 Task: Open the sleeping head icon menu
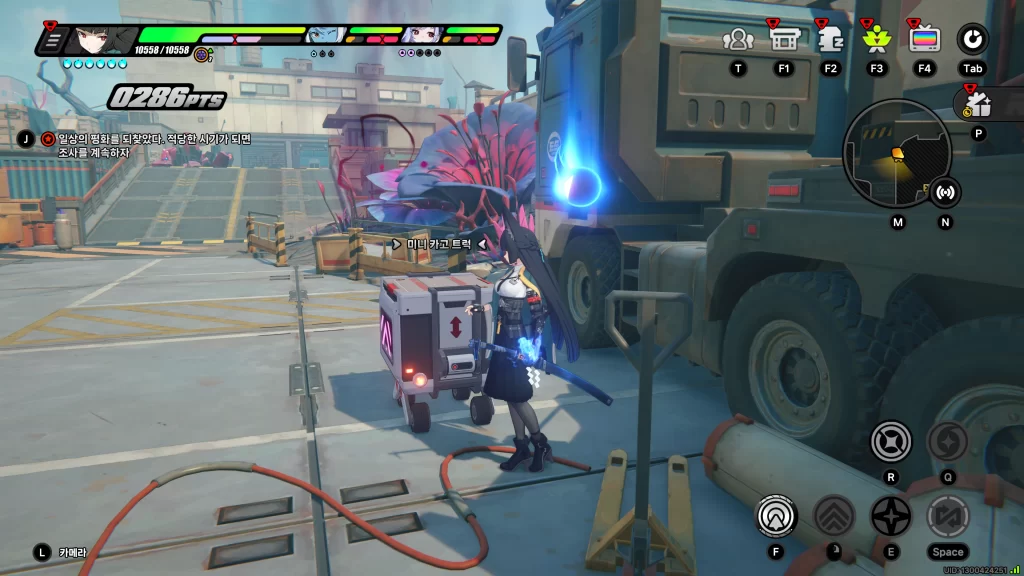pos(830,40)
